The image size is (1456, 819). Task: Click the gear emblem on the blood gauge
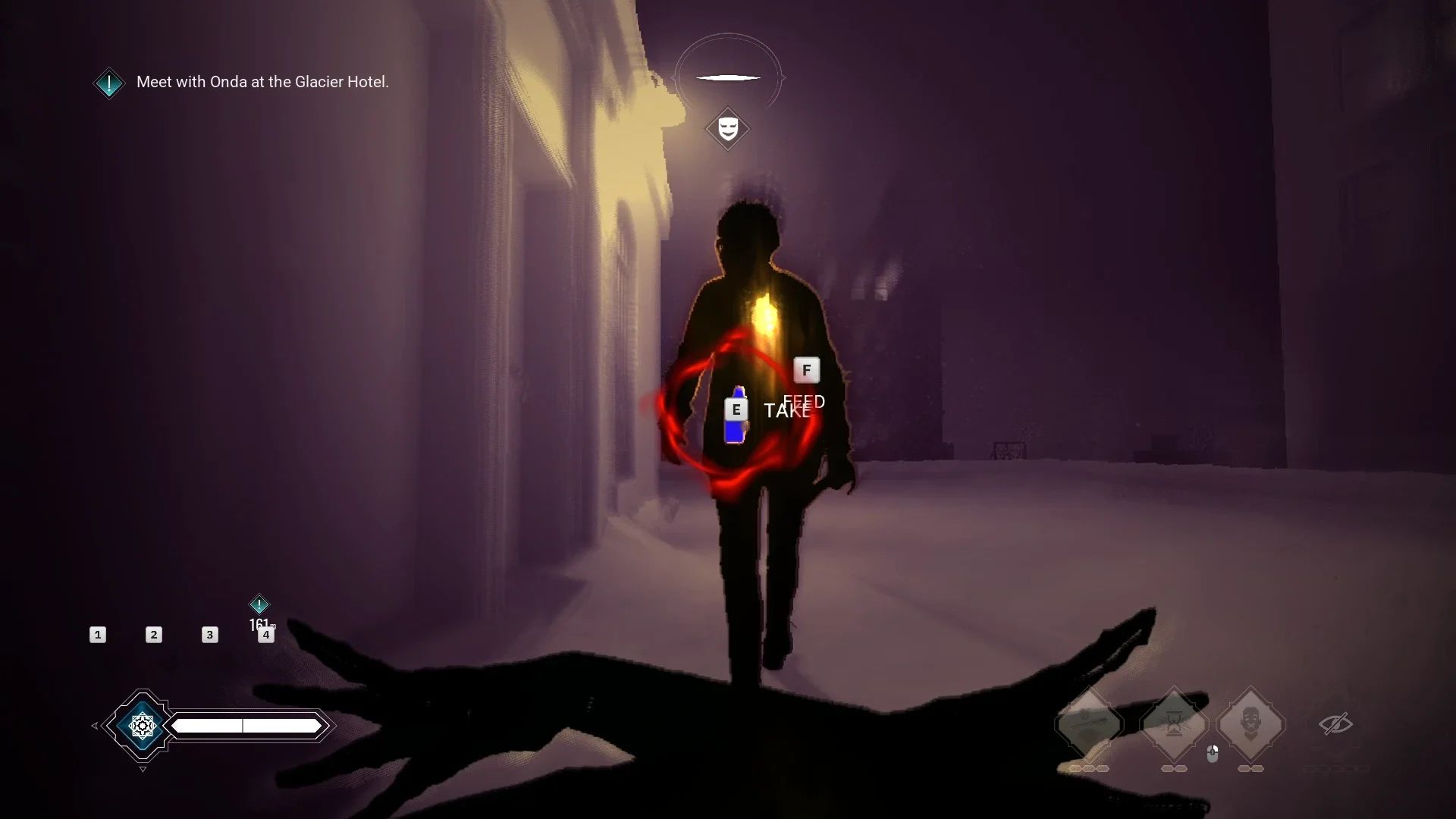tap(143, 726)
